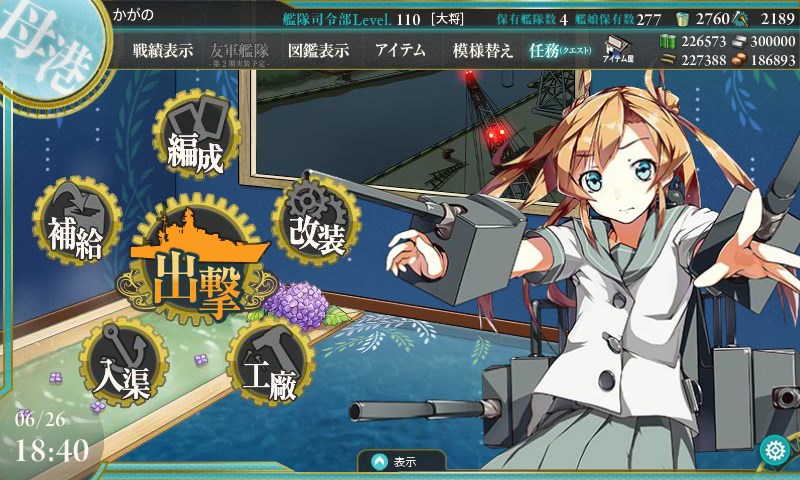Open the 図鑑表示 encyclopedia
Image resolution: width=800 pixels, height=480 pixels.
pyautogui.click(x=318, y=51)
